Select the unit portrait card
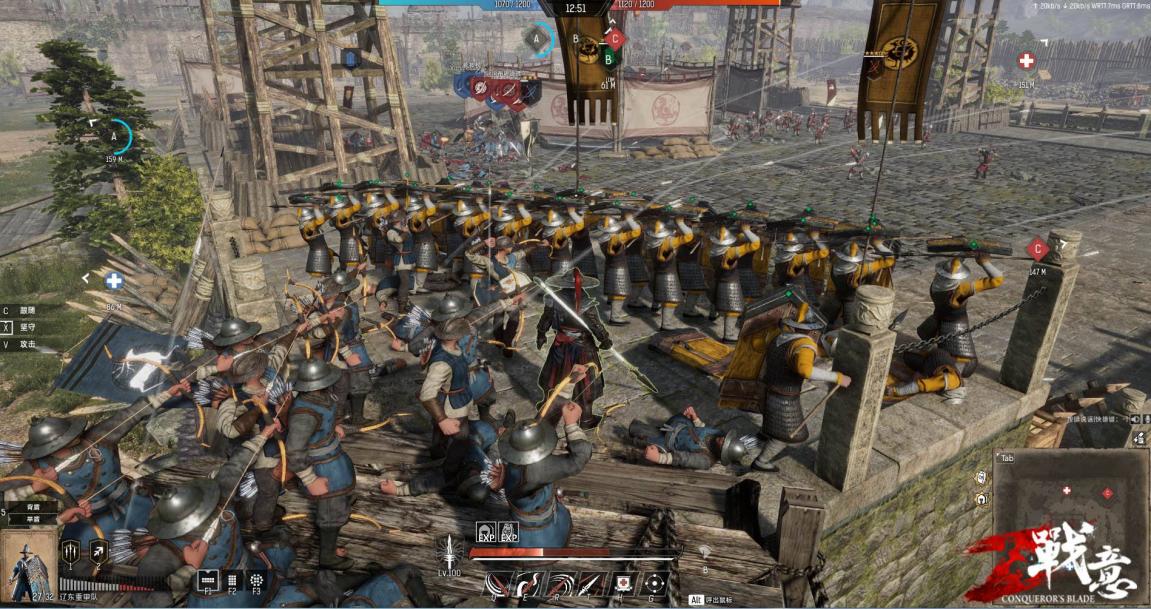 pyautogui.click(x=28, y=566)
